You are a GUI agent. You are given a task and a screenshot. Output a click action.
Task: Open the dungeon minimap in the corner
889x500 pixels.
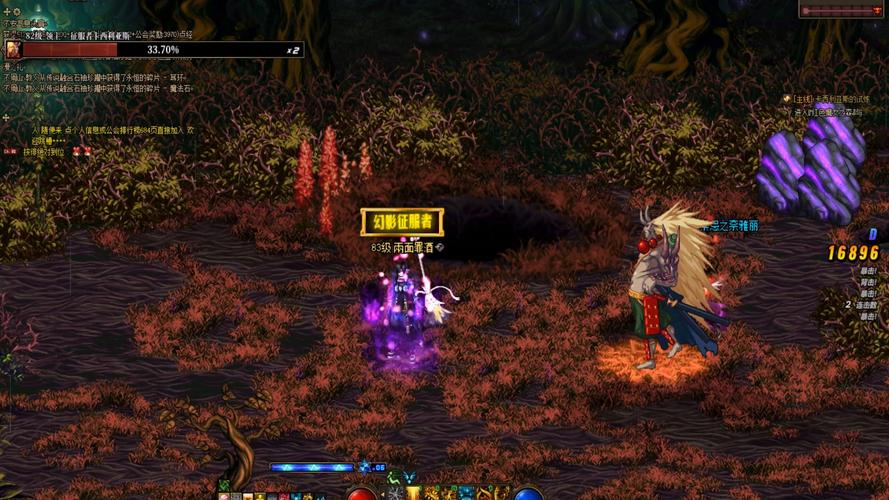[843, 10]
